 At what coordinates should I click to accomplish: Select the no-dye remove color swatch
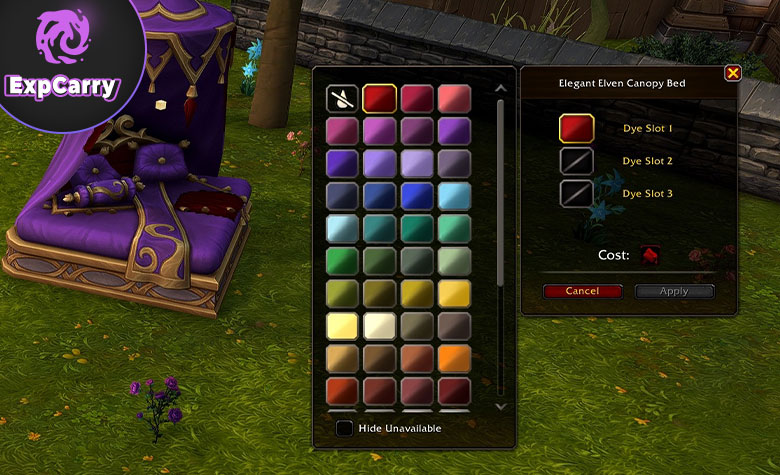point(343,98)
